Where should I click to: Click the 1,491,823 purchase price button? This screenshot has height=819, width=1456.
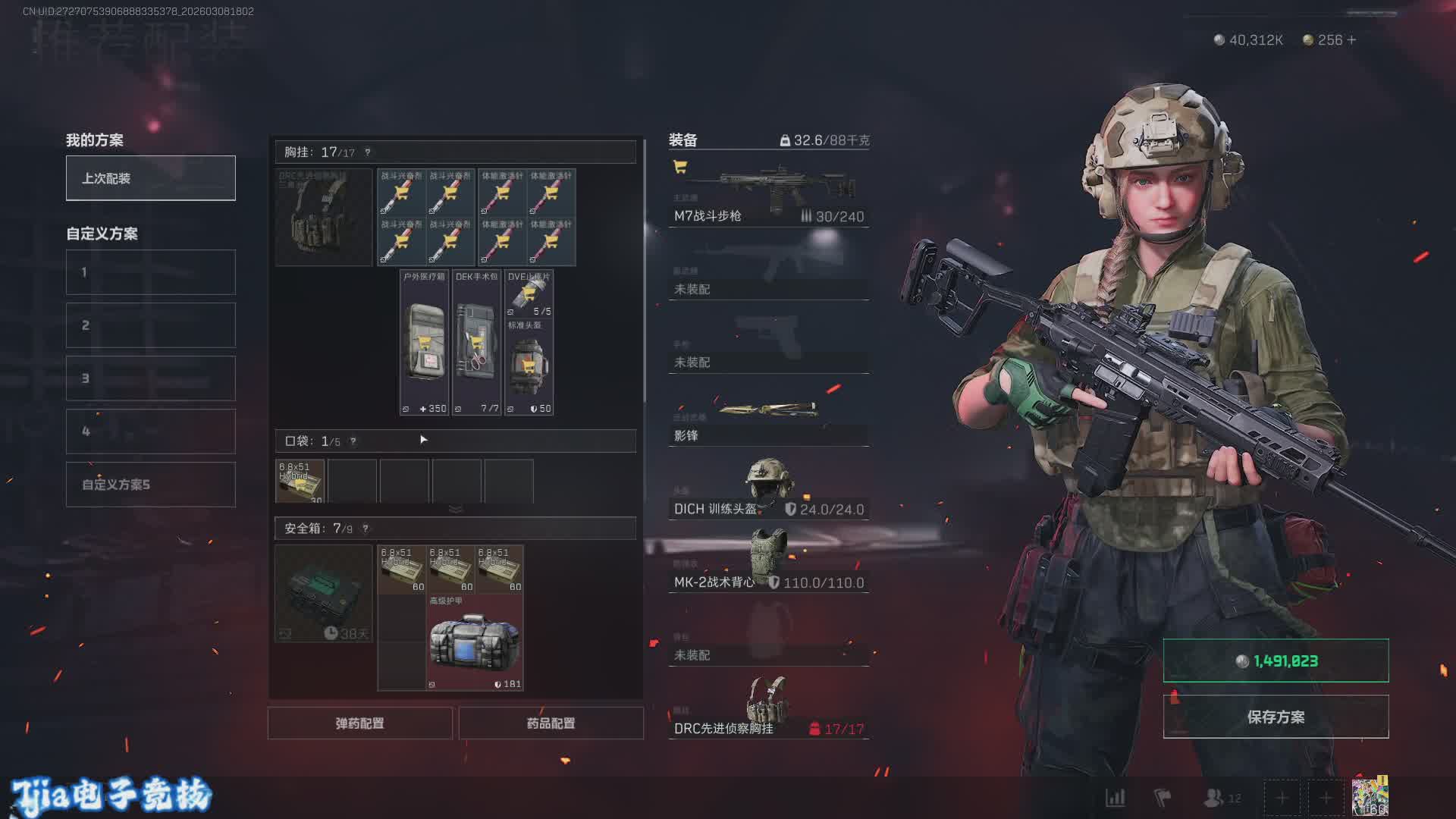1276,661
